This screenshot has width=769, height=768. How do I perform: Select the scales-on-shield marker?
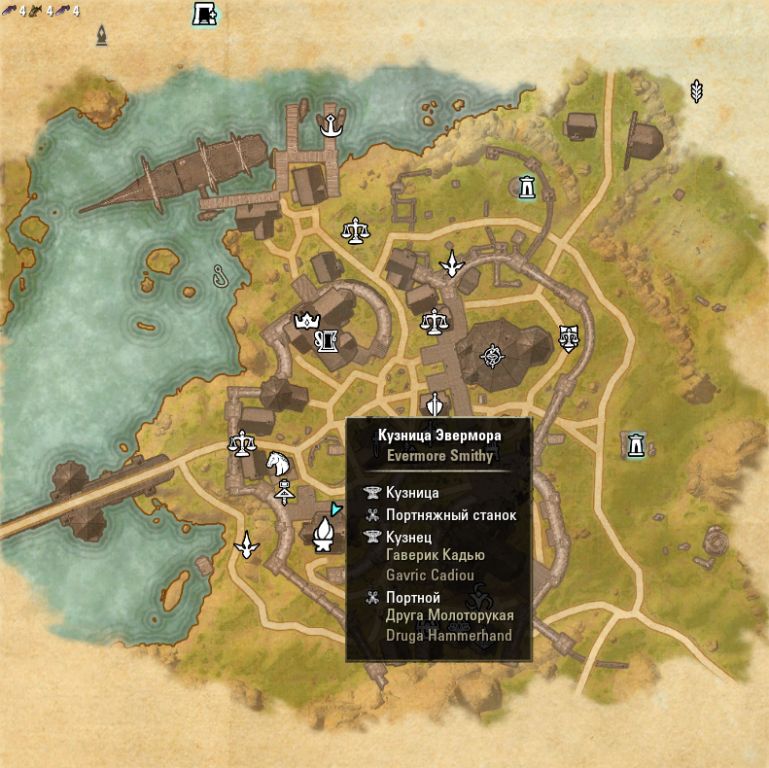pos(568,337)
